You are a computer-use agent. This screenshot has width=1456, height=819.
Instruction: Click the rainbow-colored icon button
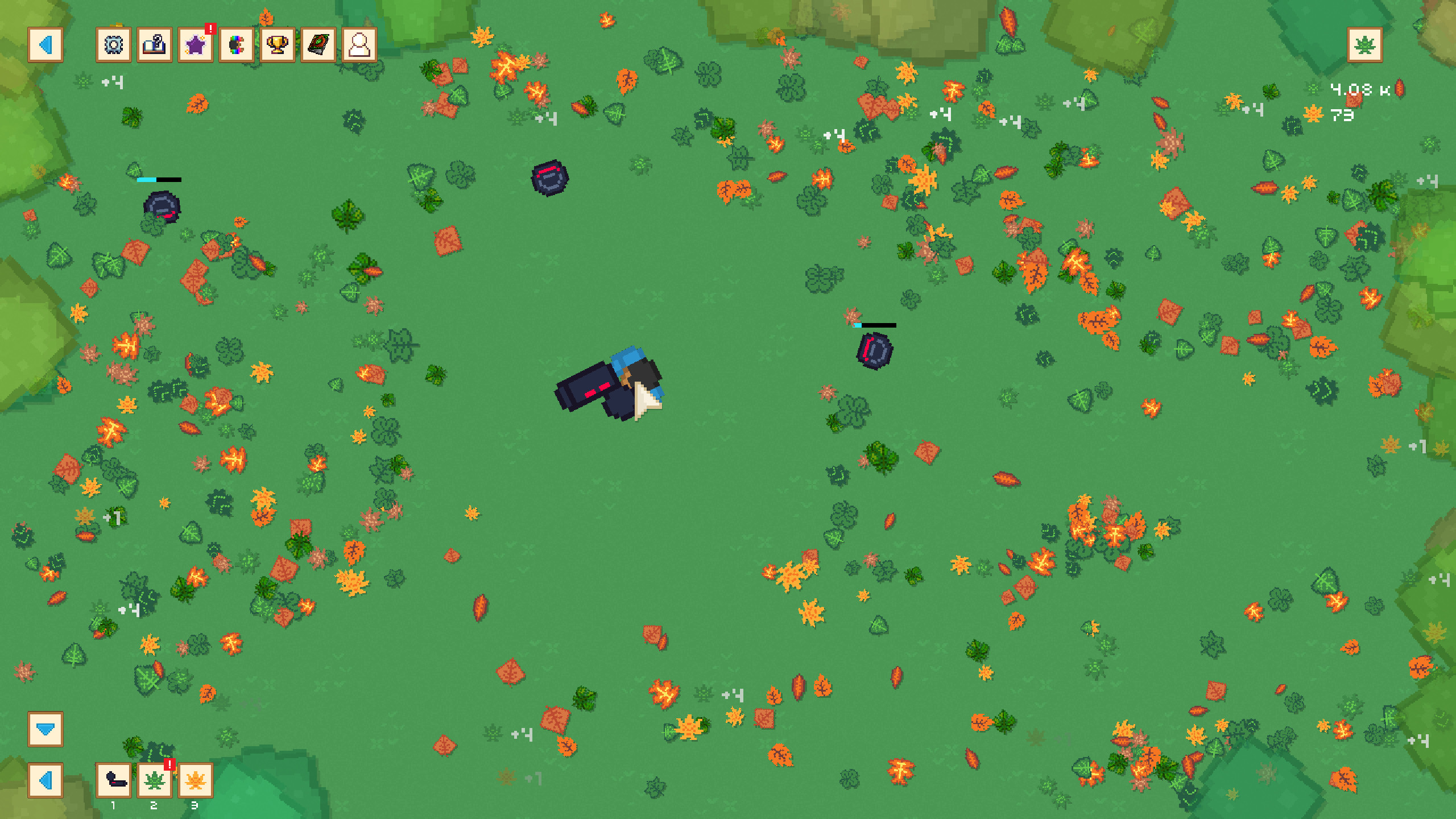(237, 45)
